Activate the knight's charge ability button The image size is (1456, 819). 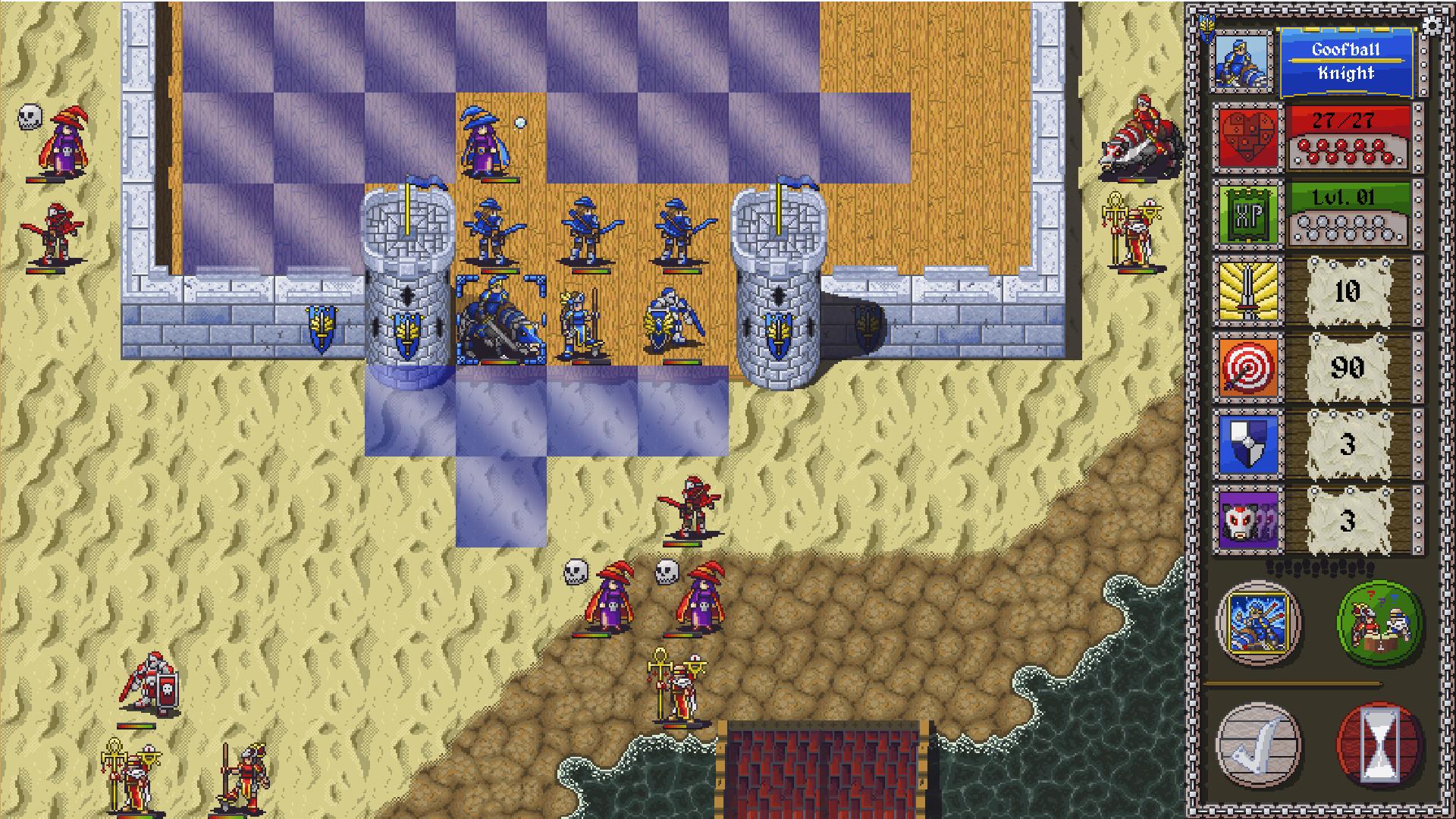point(1257,623)
